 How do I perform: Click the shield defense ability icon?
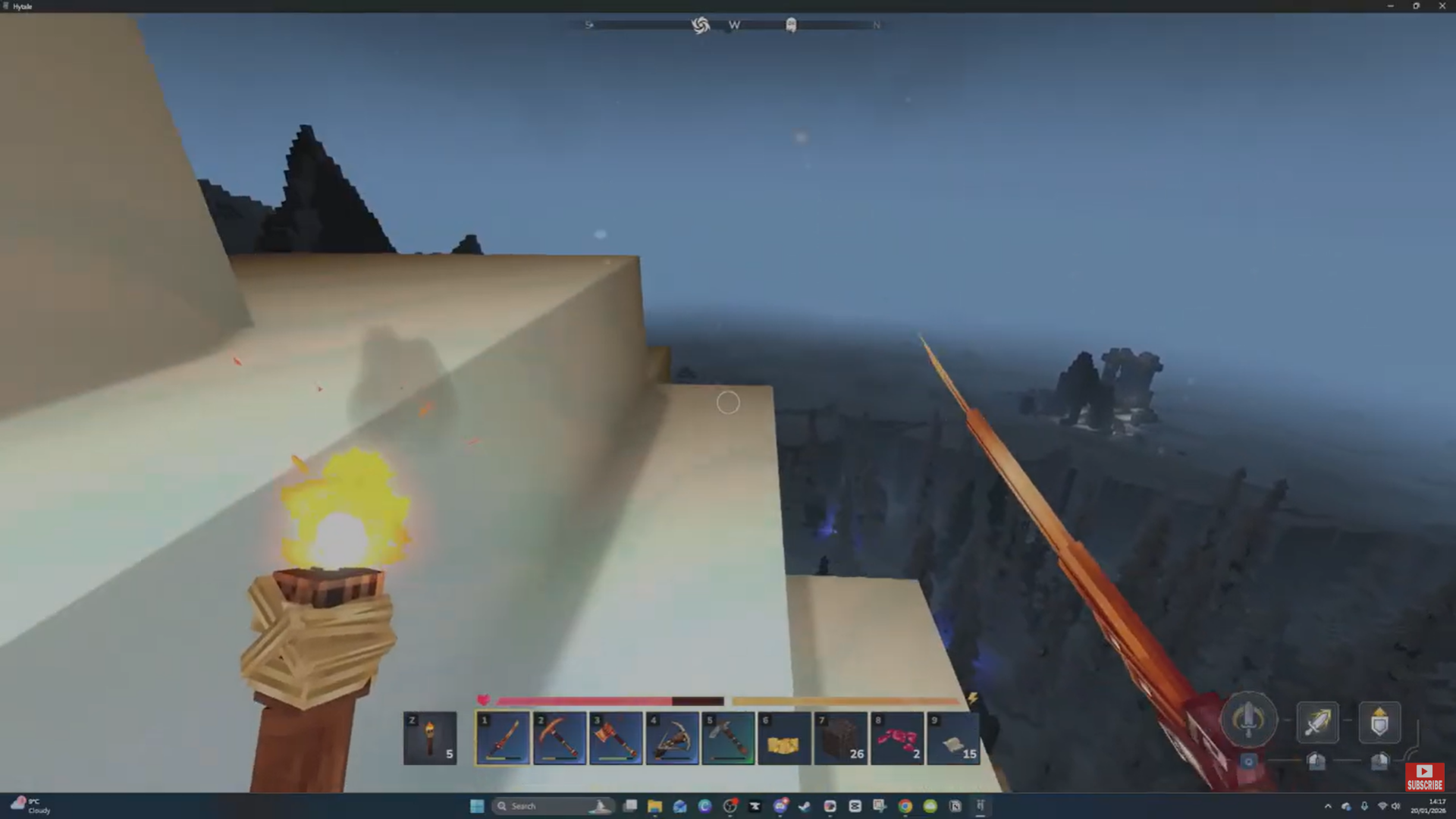point(1379,722)
